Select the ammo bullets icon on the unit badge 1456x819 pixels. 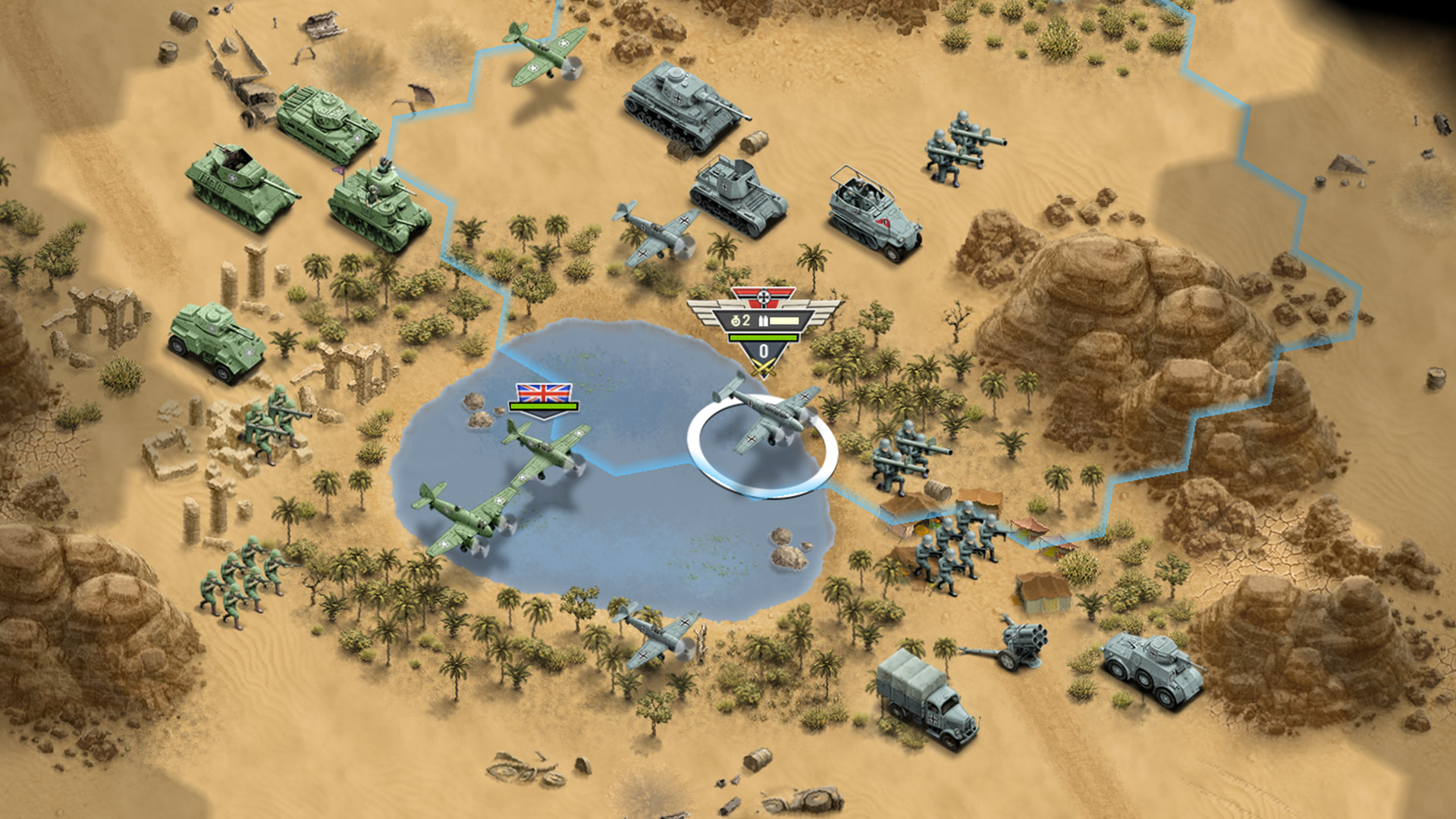point(763,321)
